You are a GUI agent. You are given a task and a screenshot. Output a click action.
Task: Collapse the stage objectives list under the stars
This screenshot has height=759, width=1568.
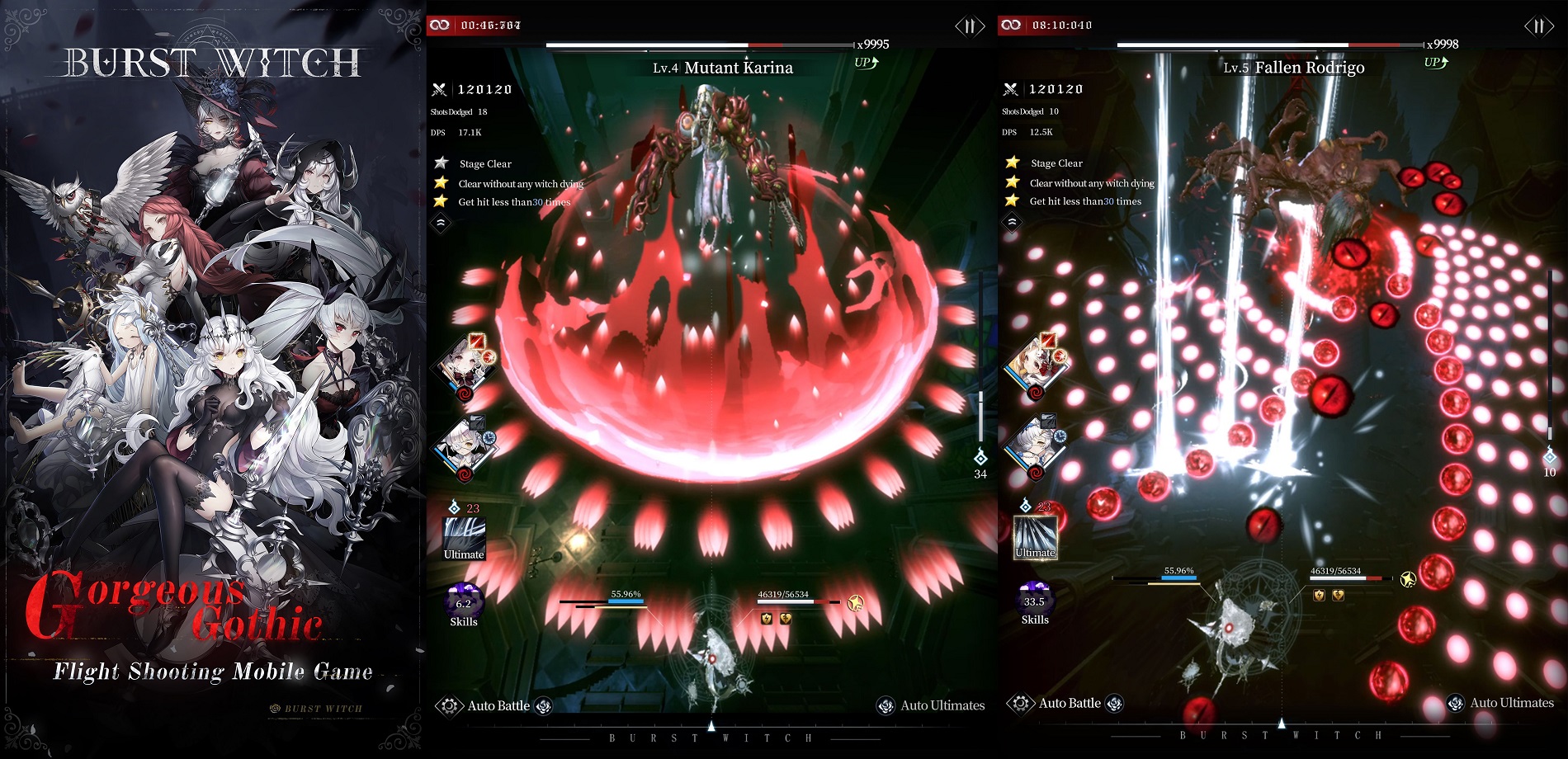441,221
